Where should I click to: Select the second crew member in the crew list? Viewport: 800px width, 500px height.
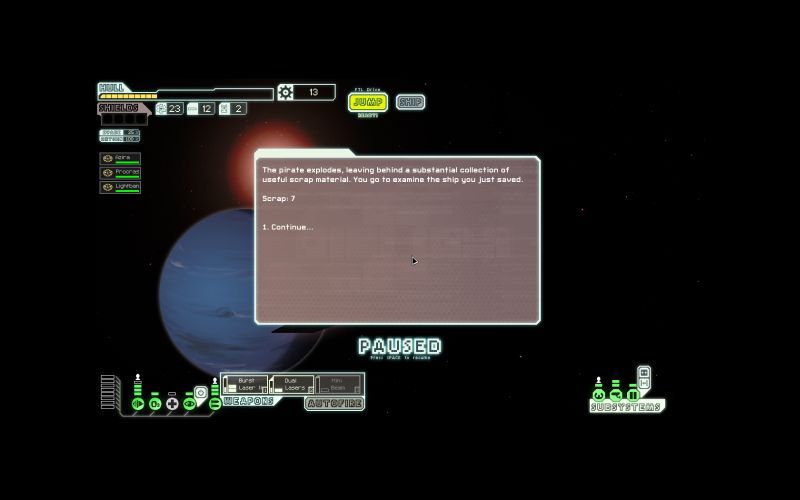point(120,172)
